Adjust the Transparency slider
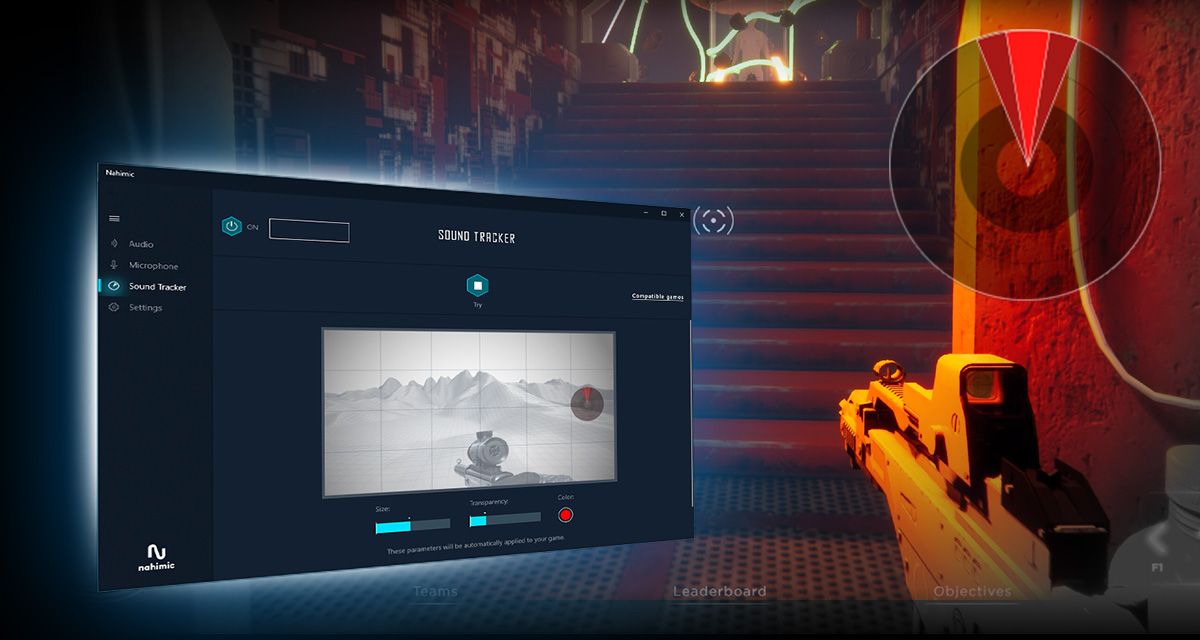Viewport: 1200px width, 640px height. tap(505, 519)
